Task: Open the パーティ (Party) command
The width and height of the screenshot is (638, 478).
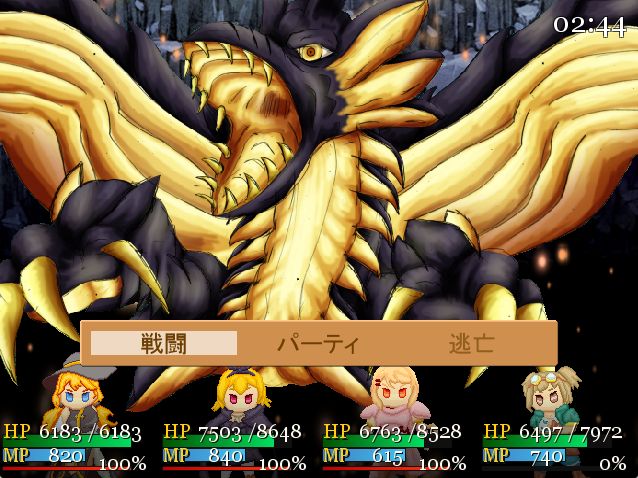Action: tap(318, 343)
